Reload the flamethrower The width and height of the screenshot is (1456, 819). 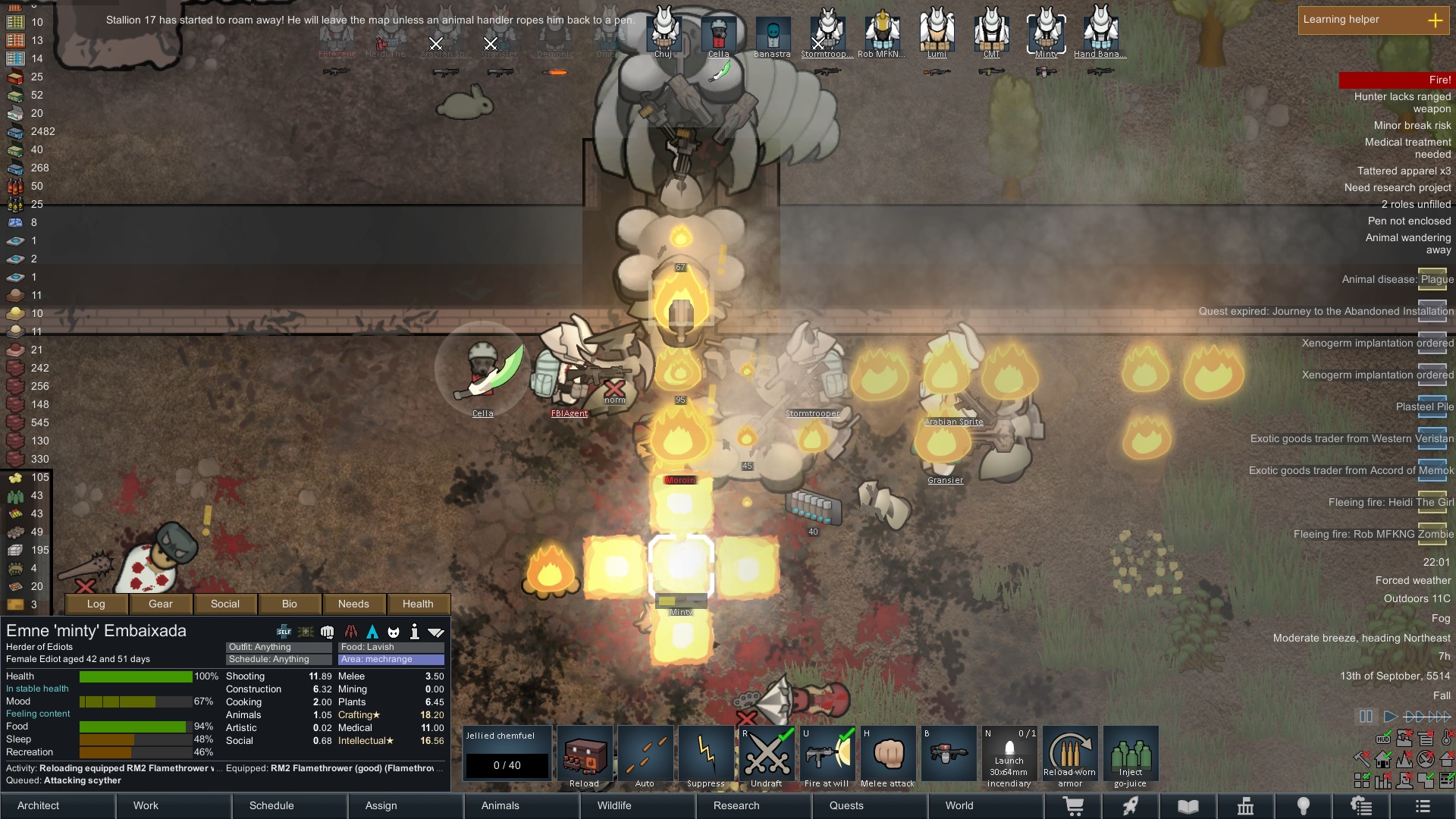pos(585,755)
